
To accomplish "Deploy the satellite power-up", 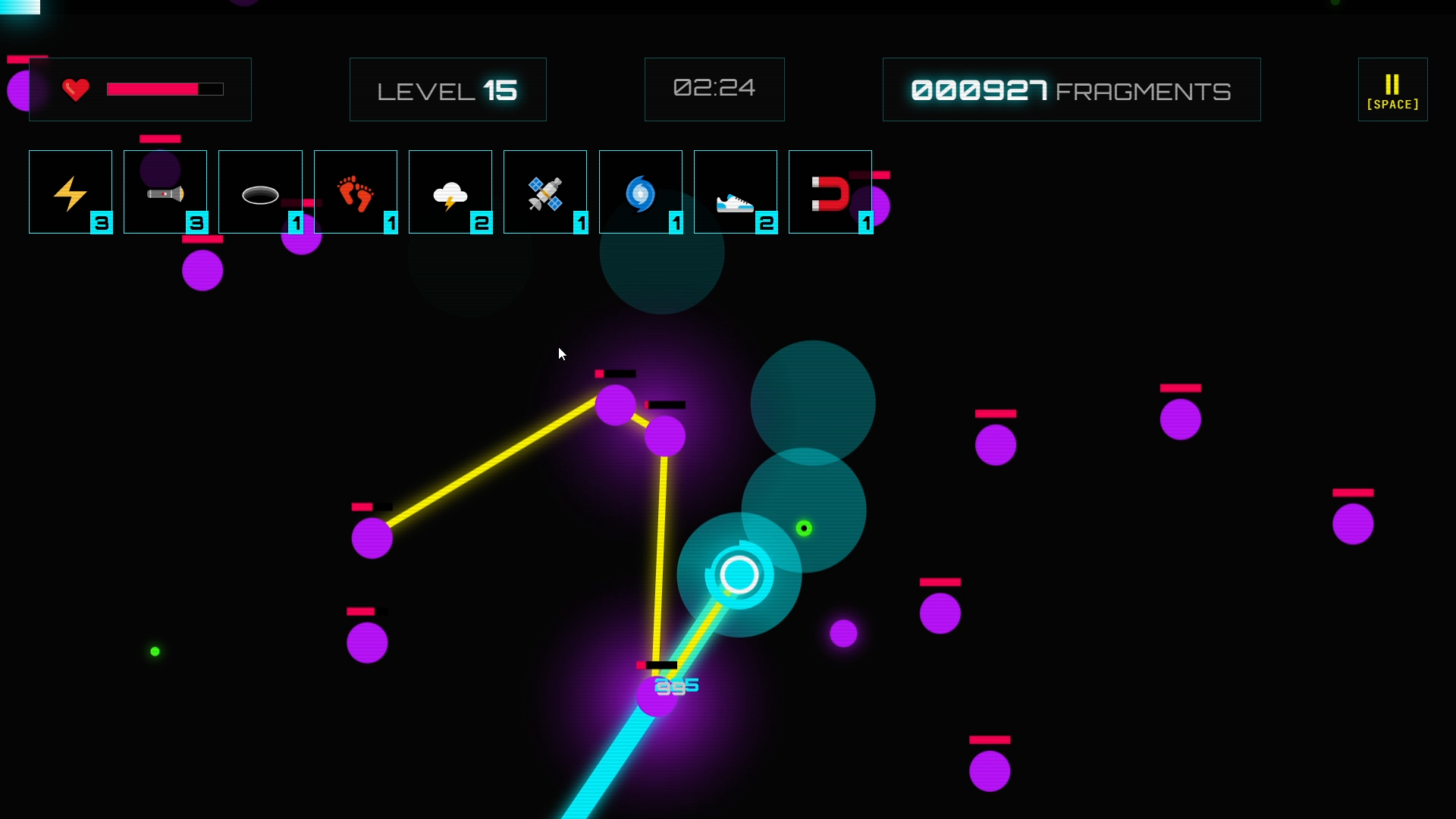I will point(545,192).
